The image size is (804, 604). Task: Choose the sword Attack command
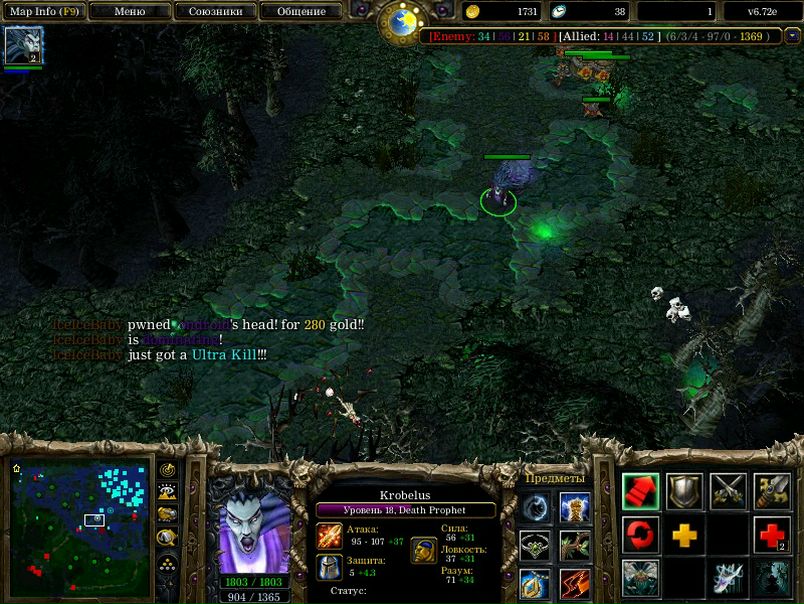(x=772, y=491)
